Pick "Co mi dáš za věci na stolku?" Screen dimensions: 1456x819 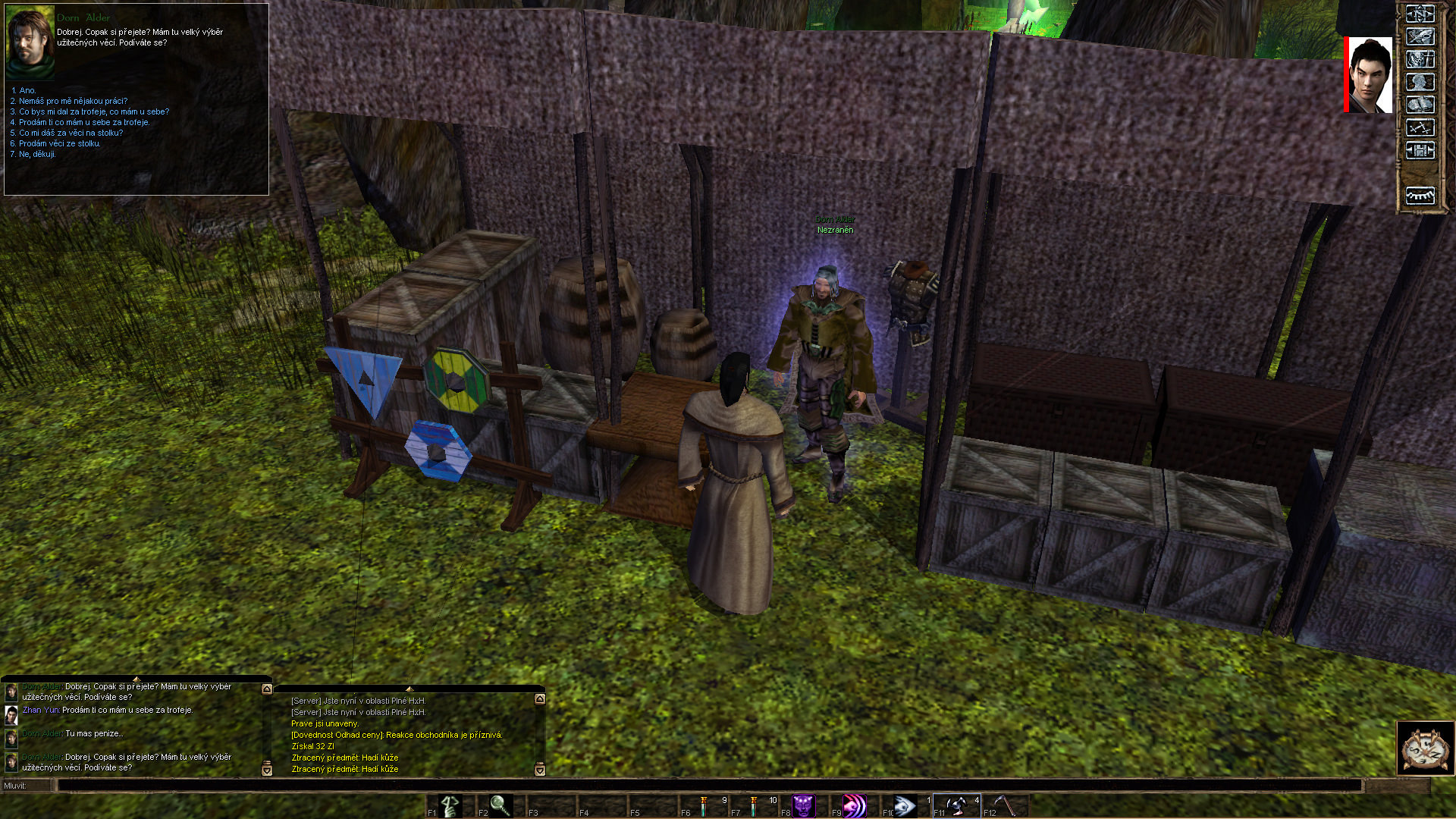coord(71,133)
